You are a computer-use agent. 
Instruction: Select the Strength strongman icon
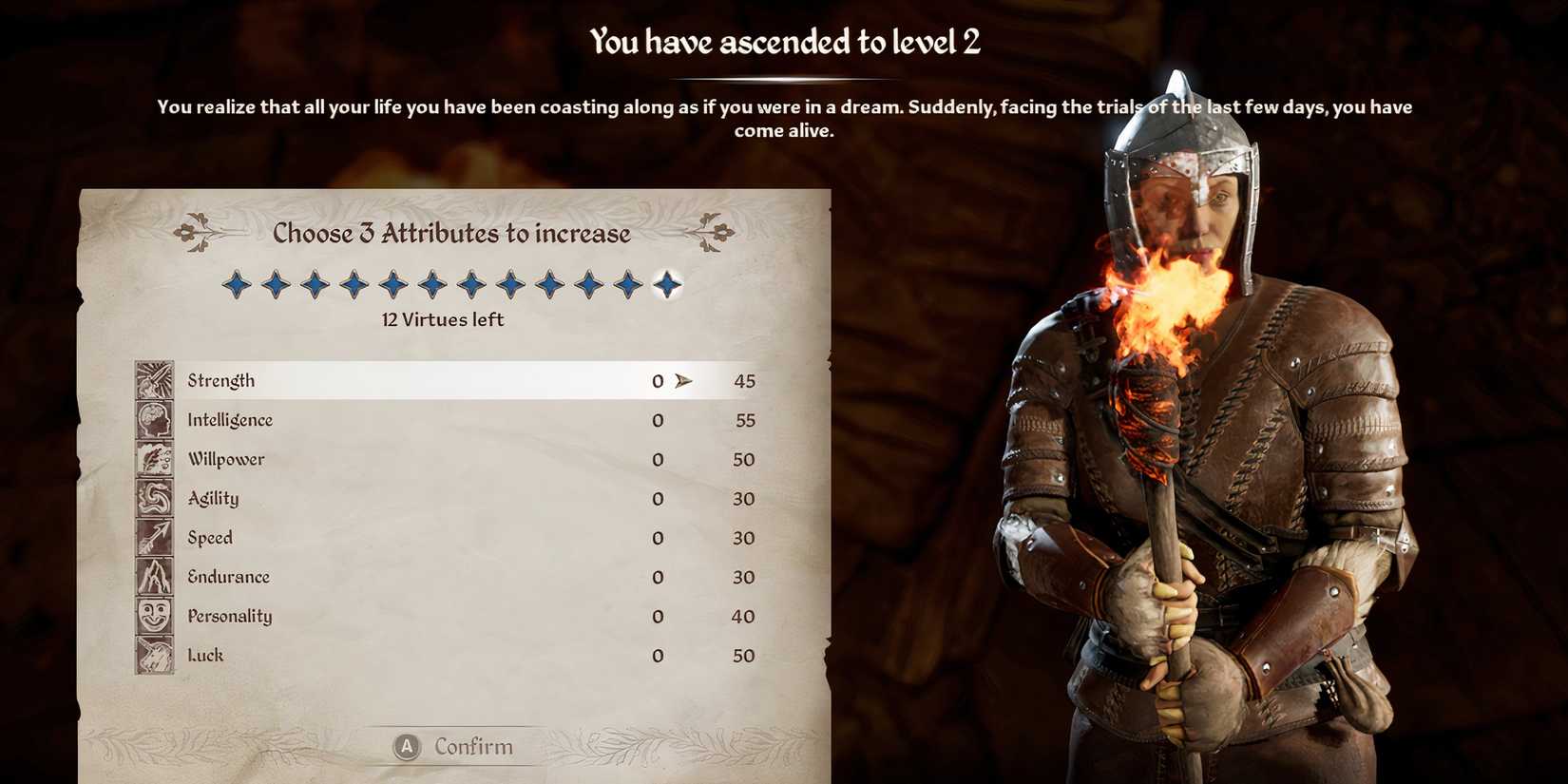[152, 379]
